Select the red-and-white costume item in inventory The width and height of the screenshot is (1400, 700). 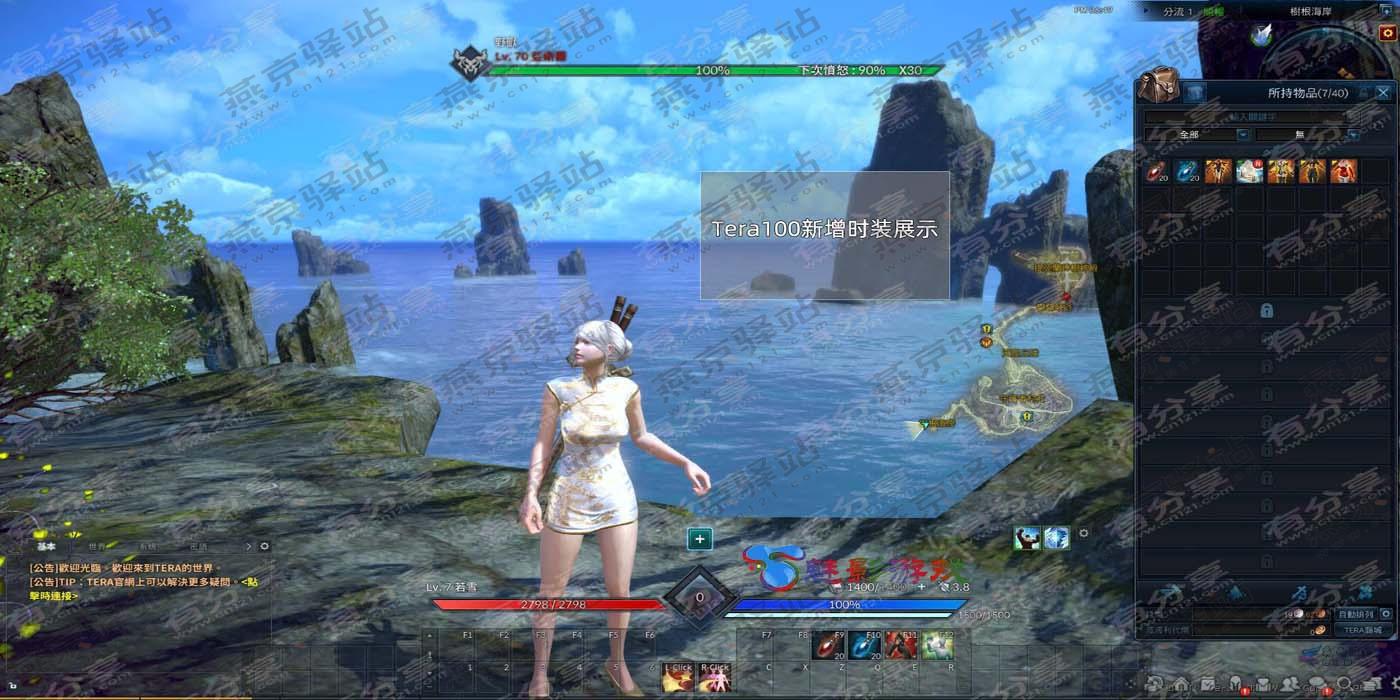tap(1344, 171)
